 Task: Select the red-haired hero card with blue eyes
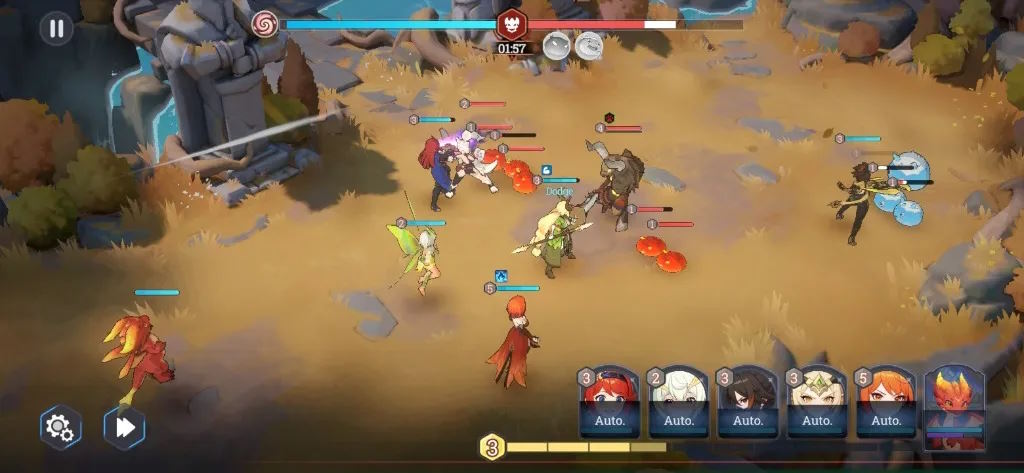609,402
